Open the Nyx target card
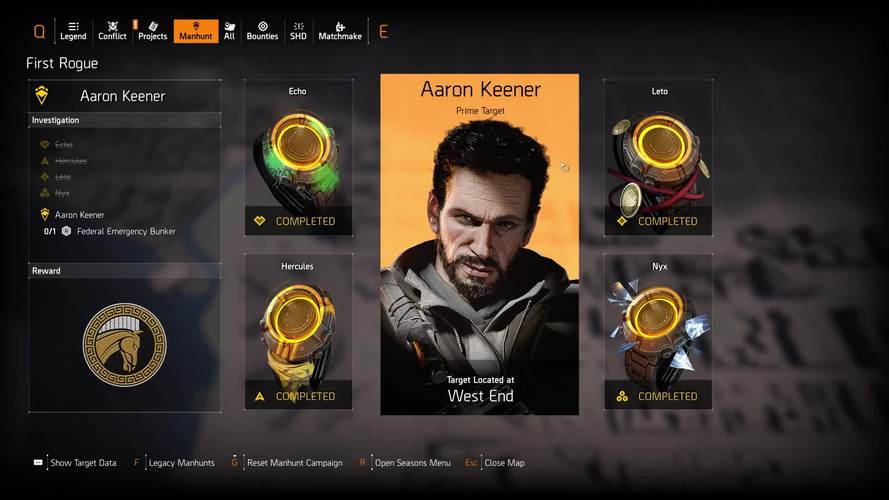 tap(658, 331)
